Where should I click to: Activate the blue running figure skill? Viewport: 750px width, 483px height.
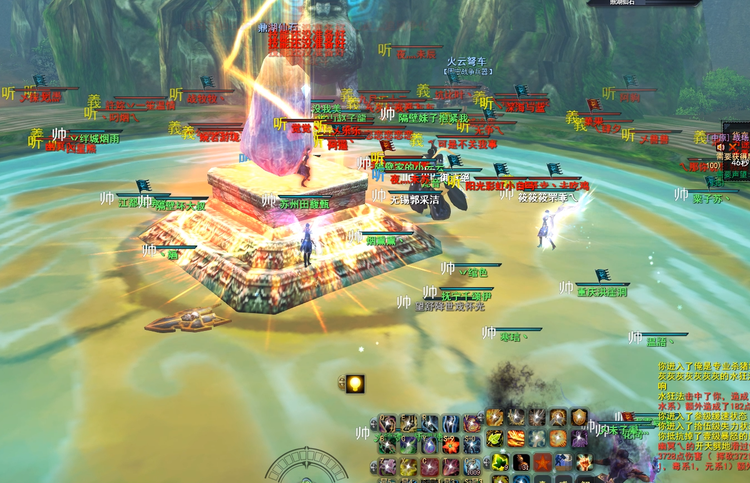[563, 463]
